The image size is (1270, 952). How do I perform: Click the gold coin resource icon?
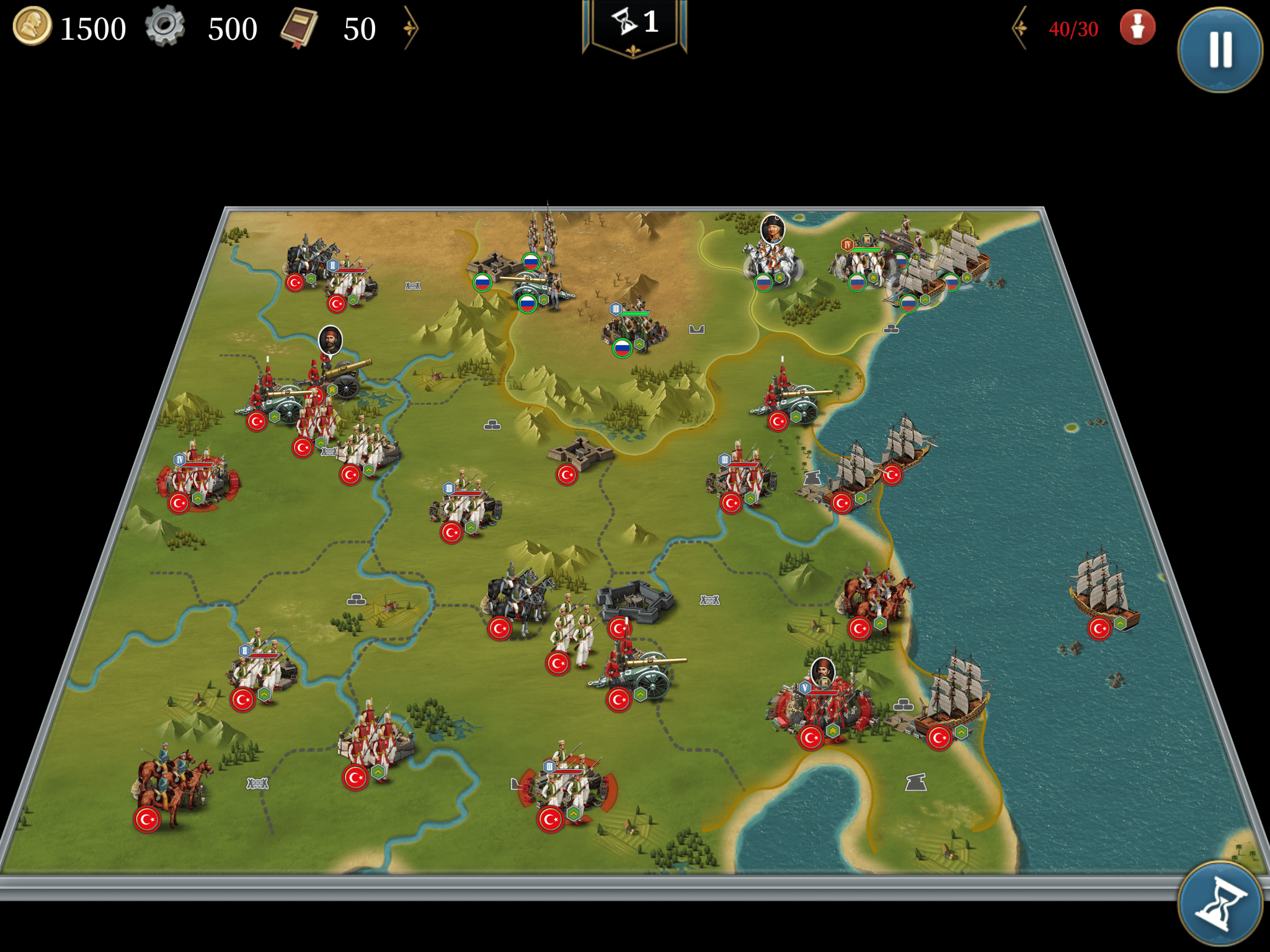click(x=32, y=27)
